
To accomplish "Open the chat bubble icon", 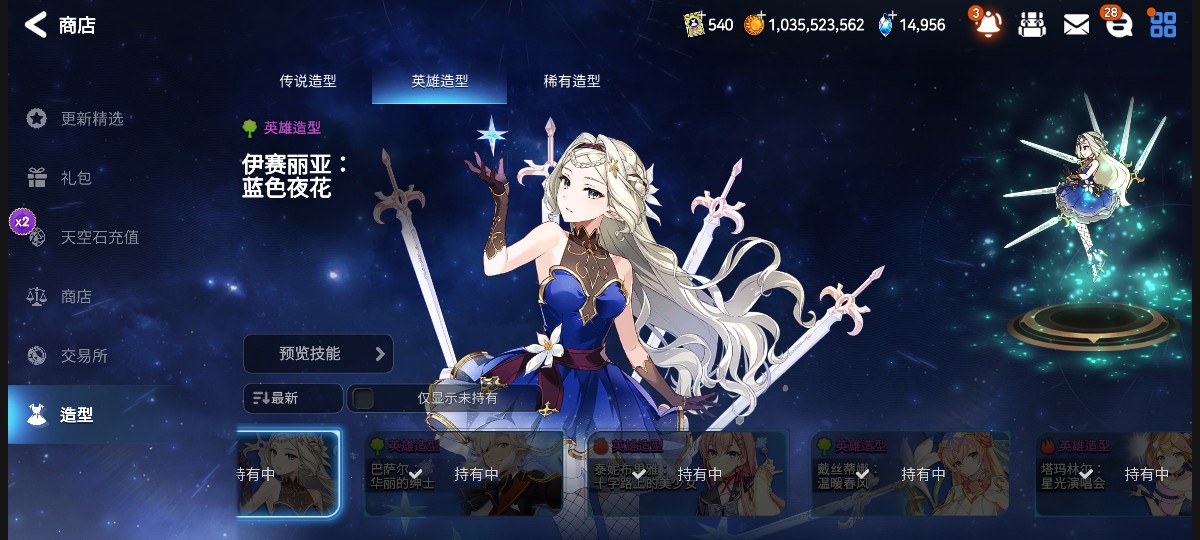I will (1118, 25).
